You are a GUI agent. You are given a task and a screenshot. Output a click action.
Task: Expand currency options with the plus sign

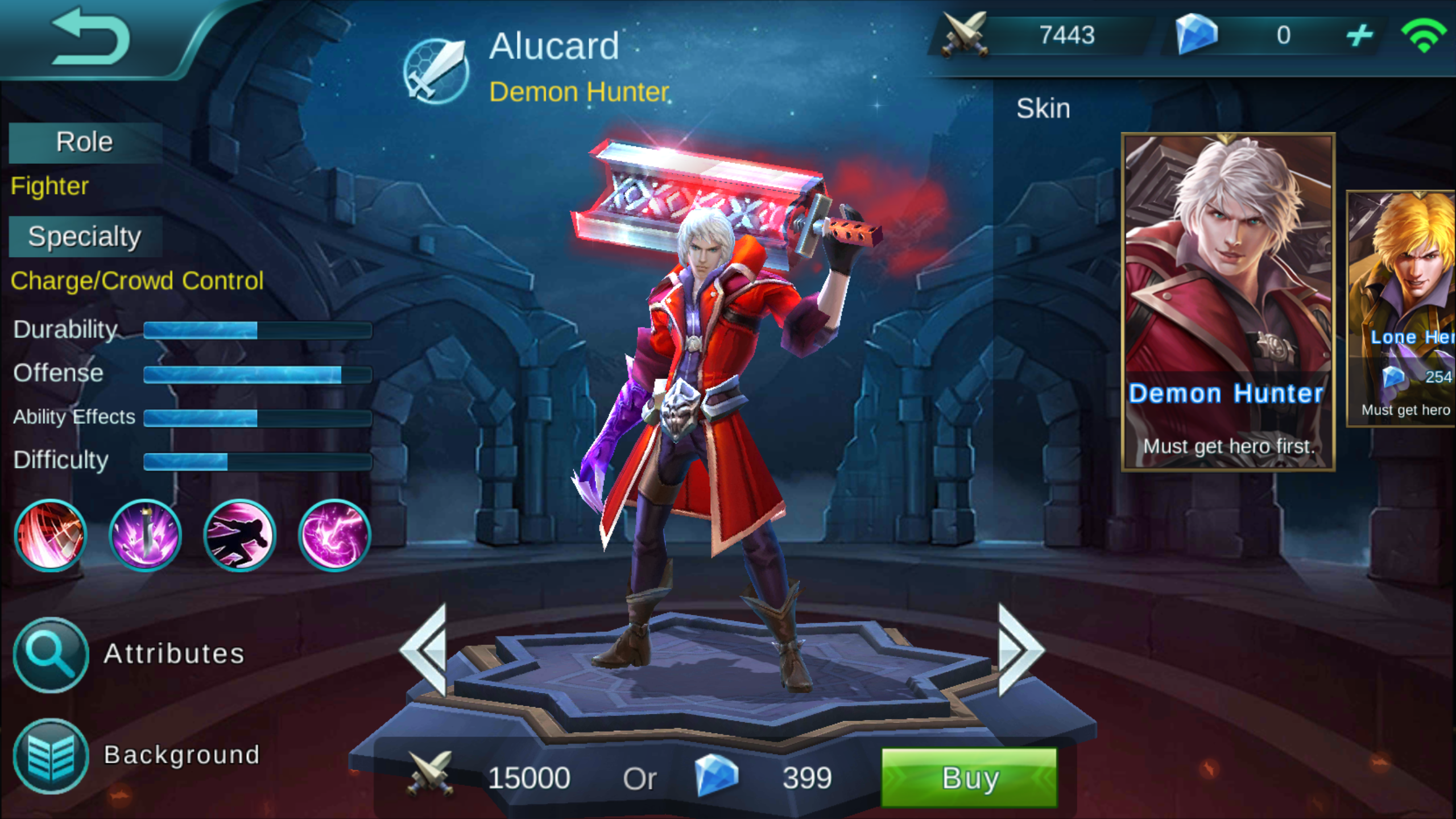(1359, 35)
